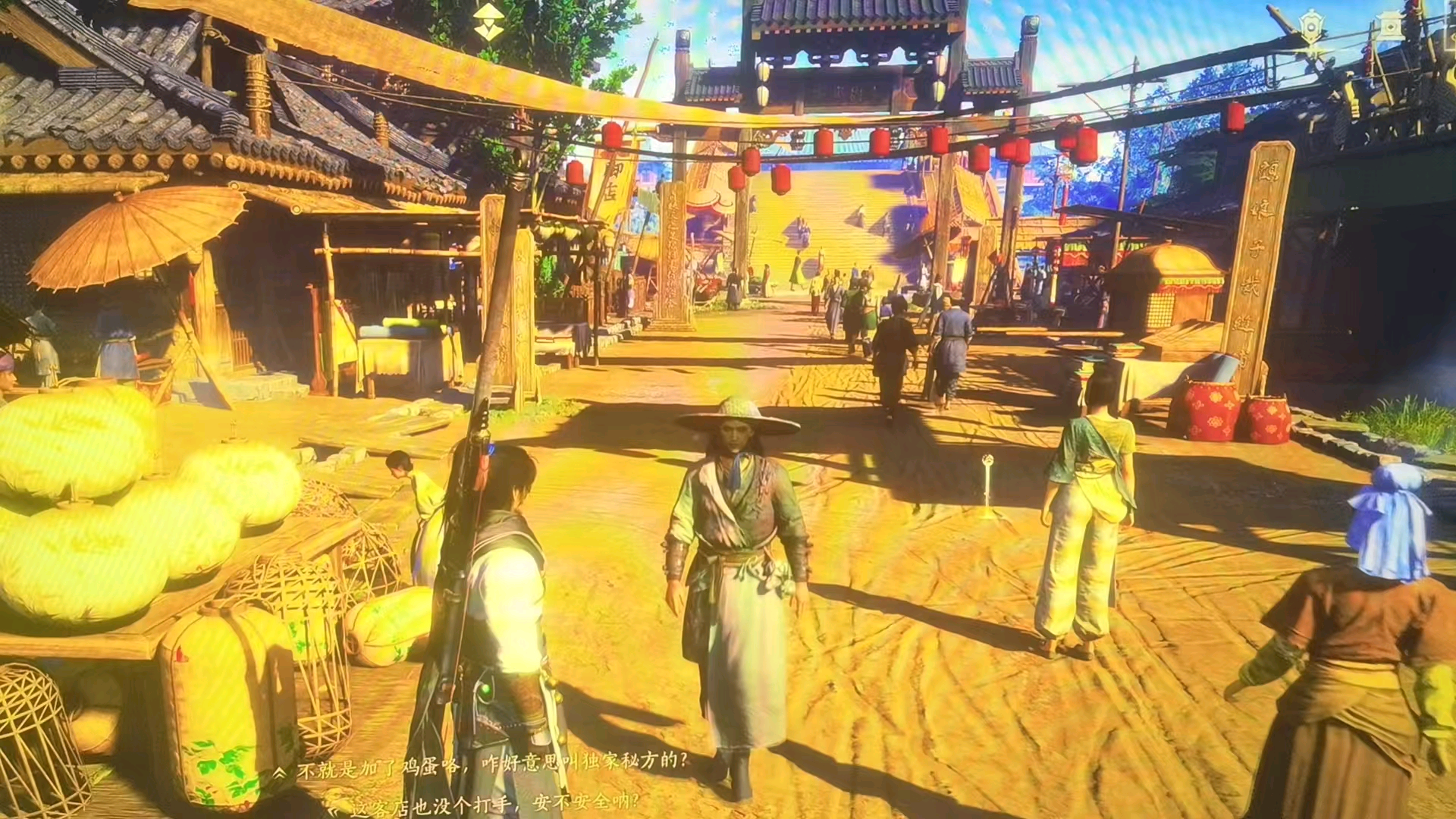
Task: Click the straw-hat figure compass marker
Action: tap(490, 22)
